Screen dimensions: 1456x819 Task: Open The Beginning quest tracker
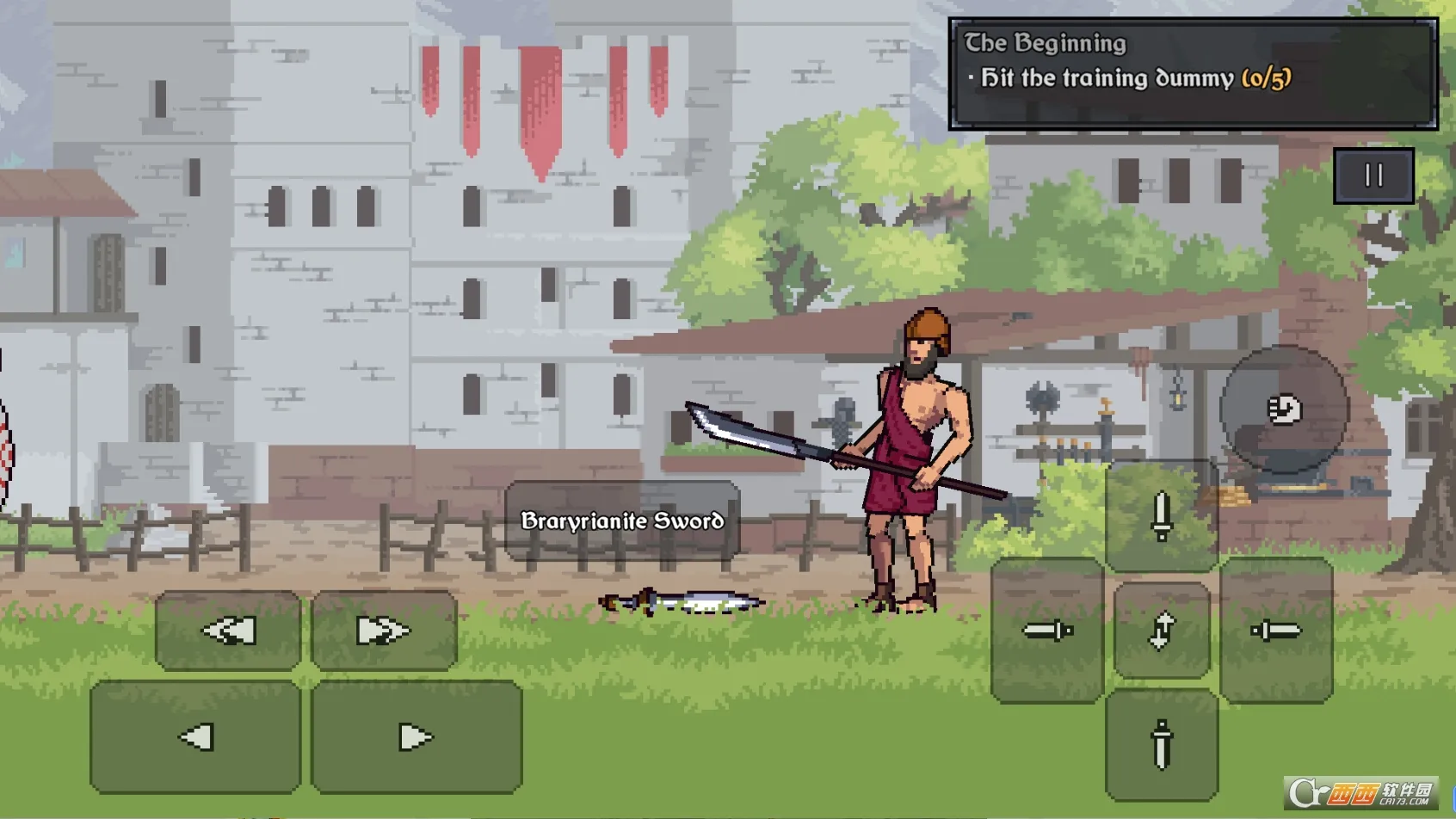1193,74
